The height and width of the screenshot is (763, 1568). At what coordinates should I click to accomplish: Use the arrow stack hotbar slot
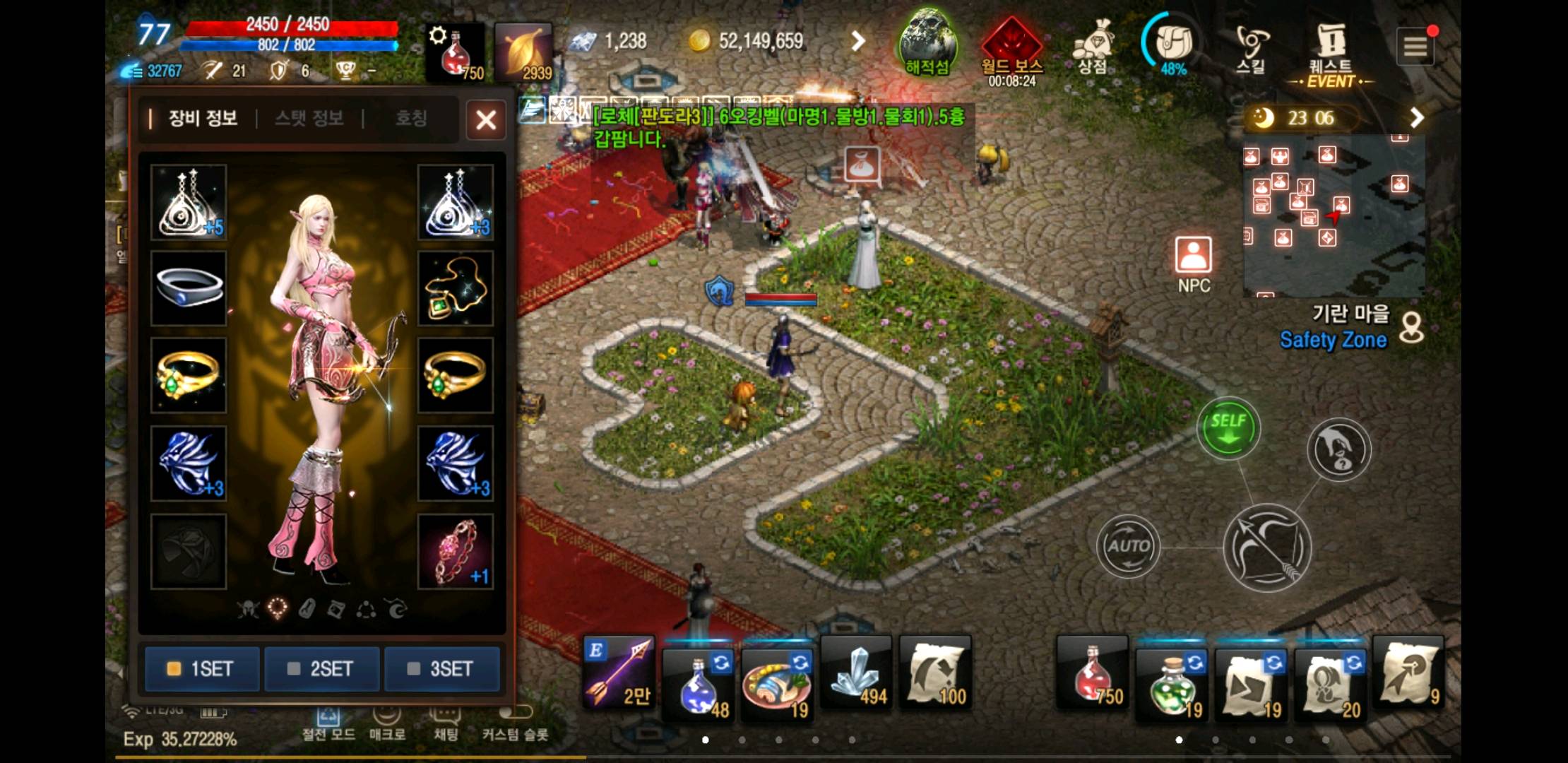tap(619, 672)
